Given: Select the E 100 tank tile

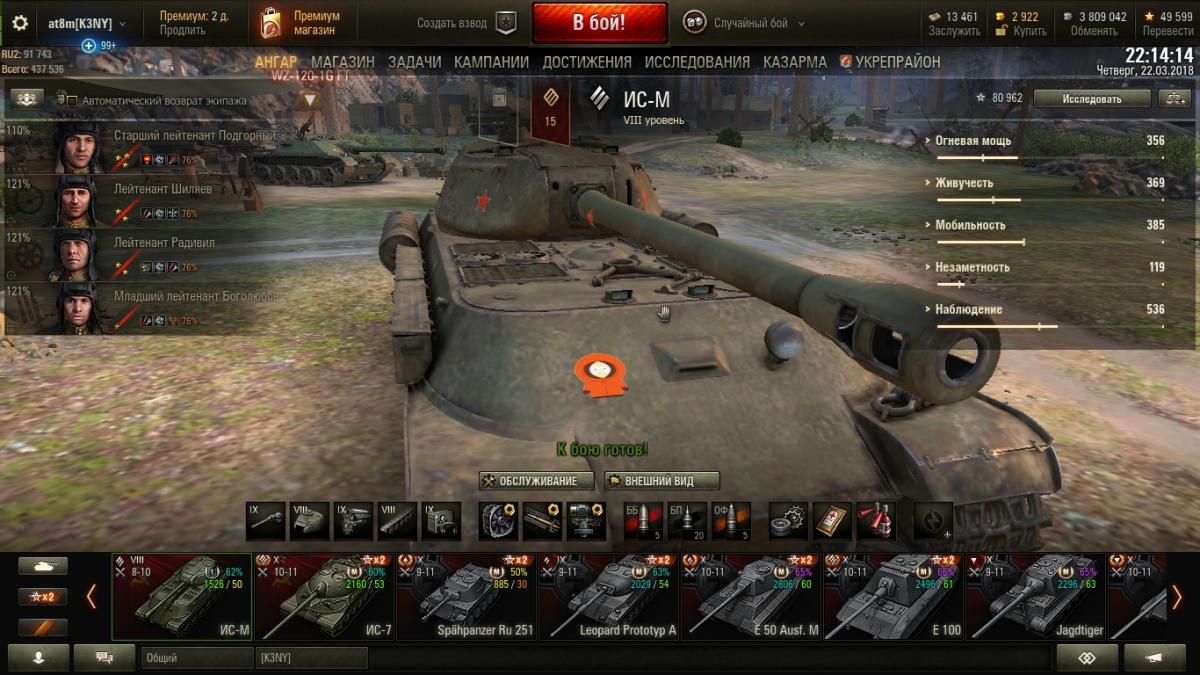Looking at the screenshot, I should (x=893, y=597).
